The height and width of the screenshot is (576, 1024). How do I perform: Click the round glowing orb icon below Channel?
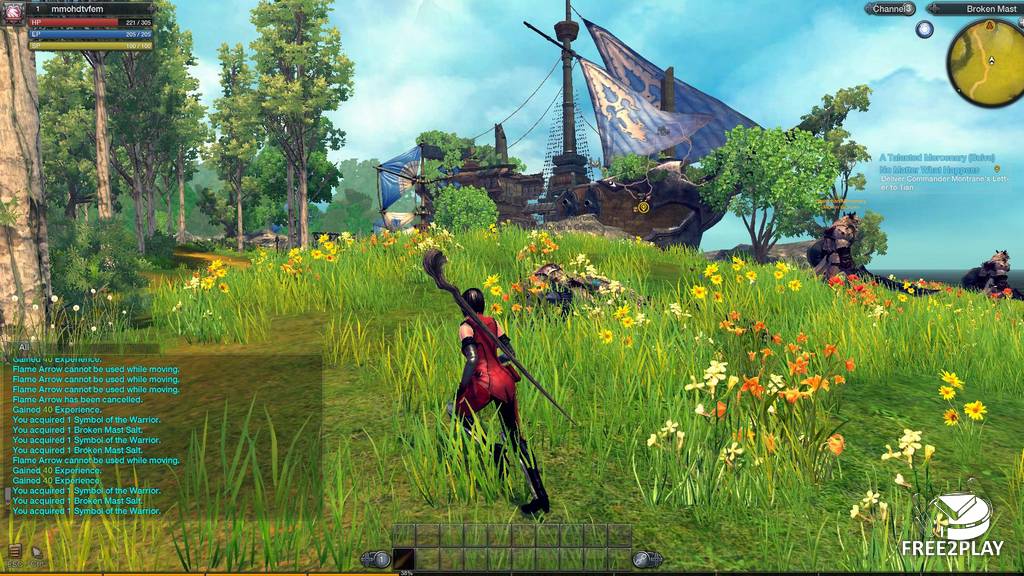coord(924,29)
